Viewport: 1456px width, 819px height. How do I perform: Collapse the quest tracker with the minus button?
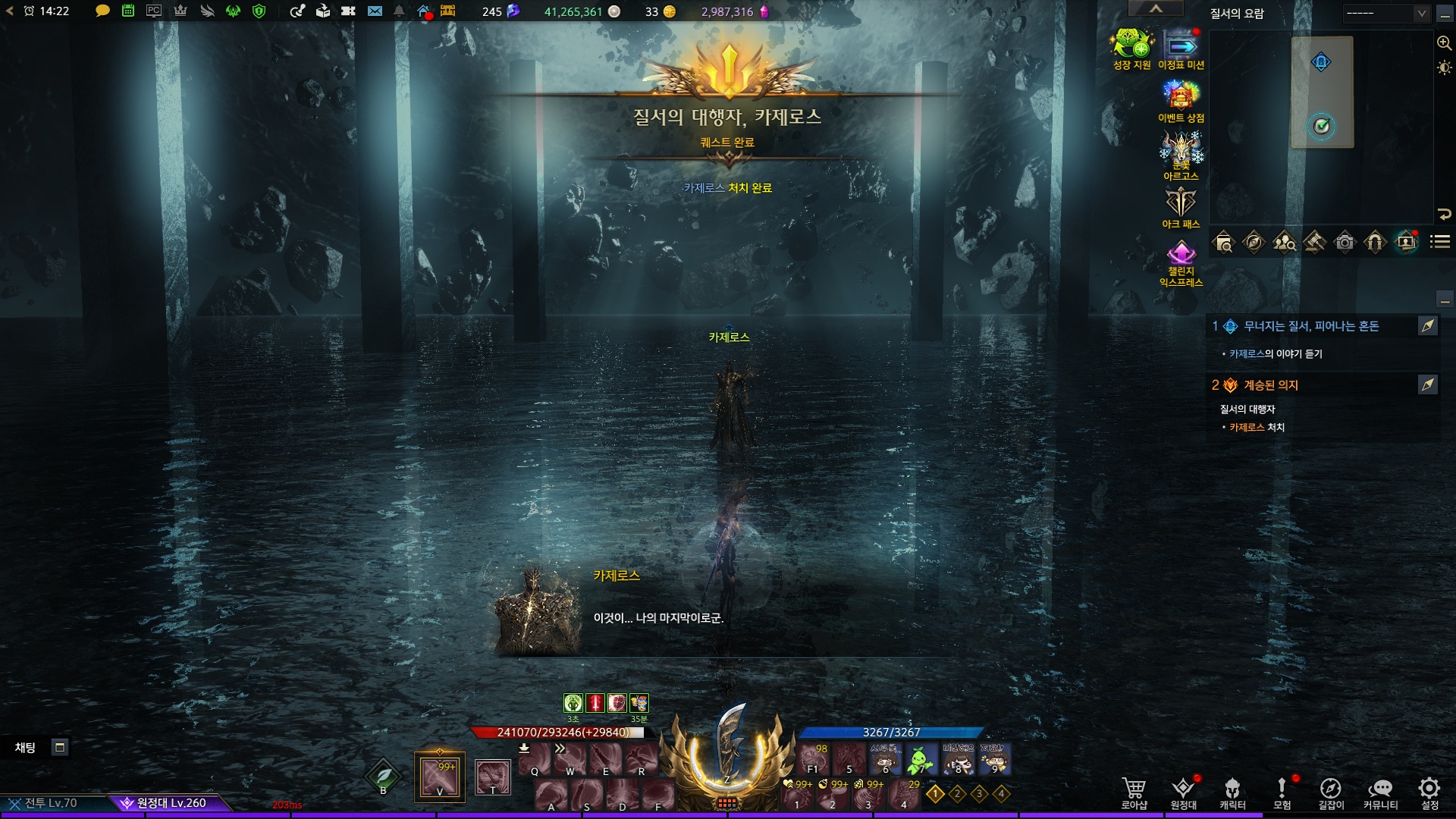[x=1445, y=300]
